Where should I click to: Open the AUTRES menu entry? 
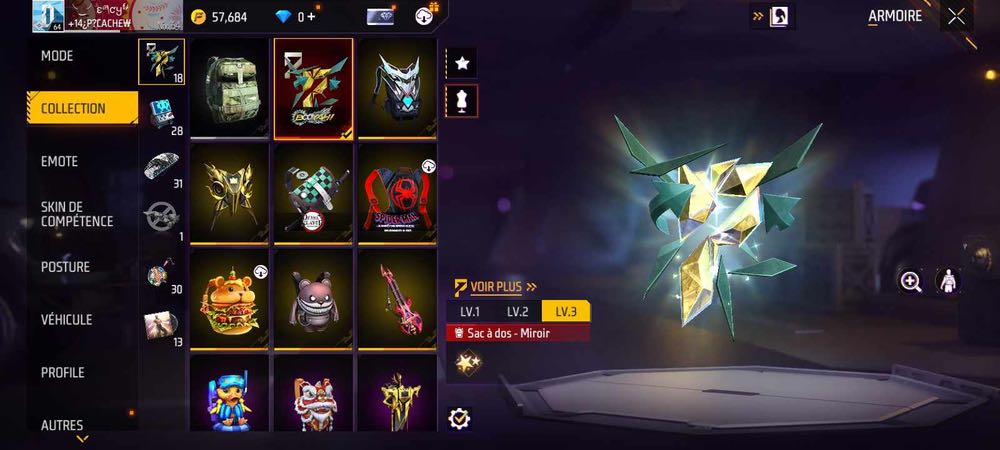click(62, 425)
